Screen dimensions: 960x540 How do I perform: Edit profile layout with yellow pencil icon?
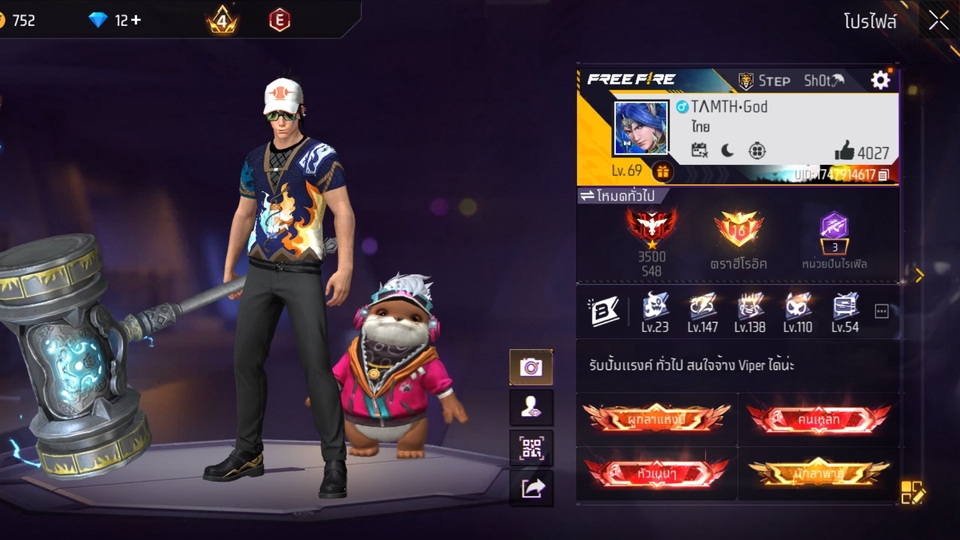coord(913,492)
